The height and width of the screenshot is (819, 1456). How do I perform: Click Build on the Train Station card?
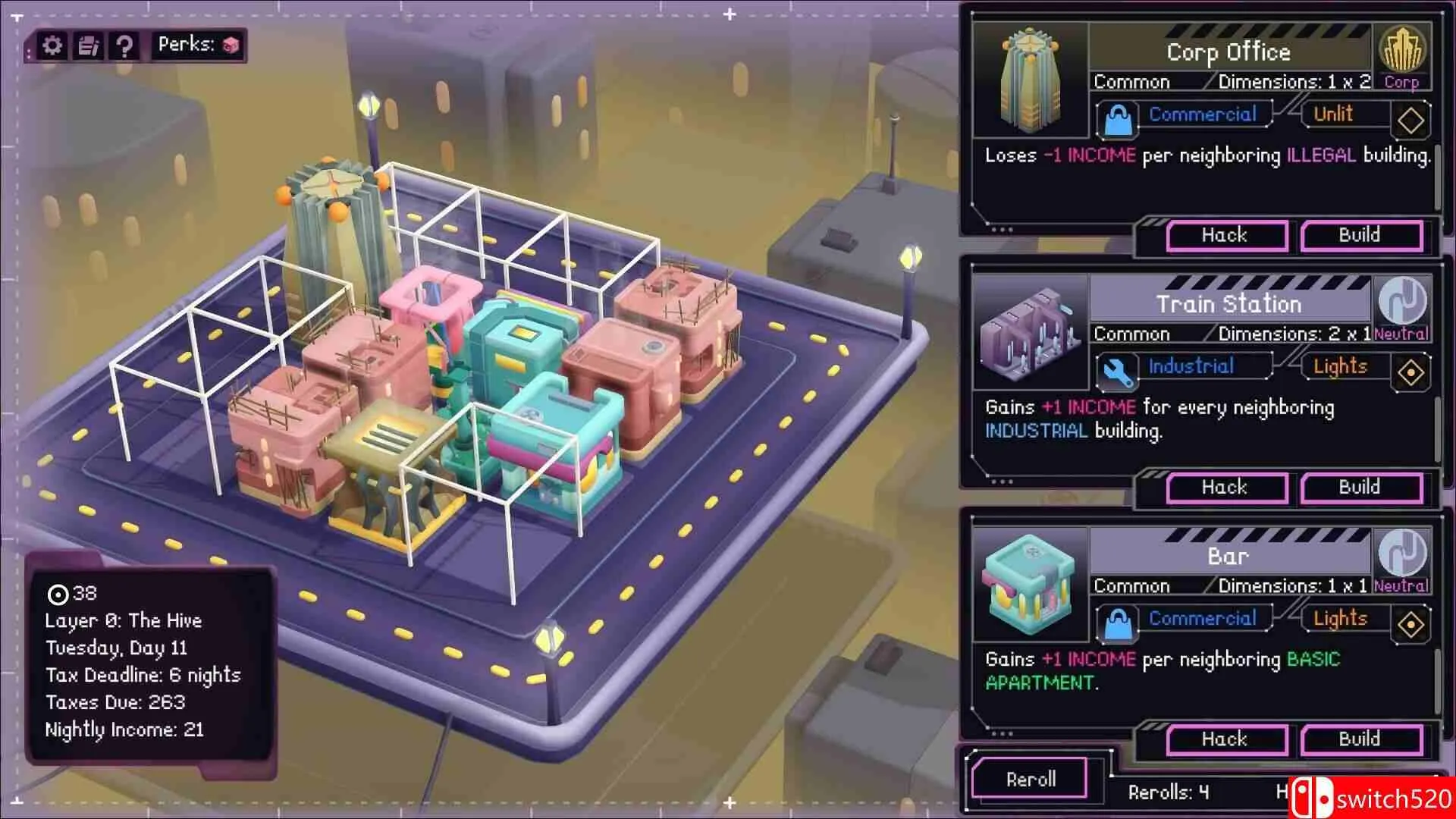(1361, 487)
